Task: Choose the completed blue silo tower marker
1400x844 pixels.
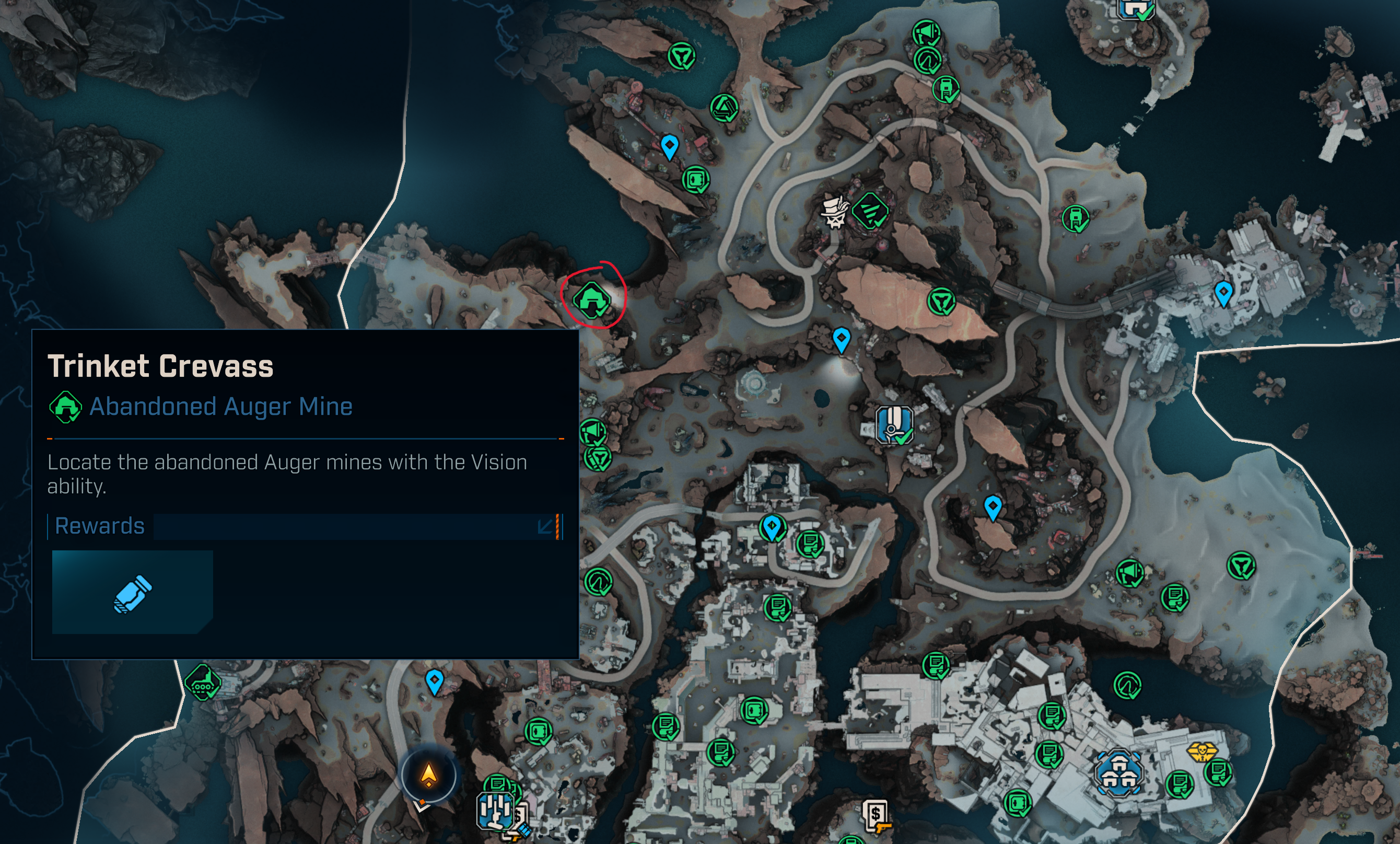Action: click(x=893, y=424)
